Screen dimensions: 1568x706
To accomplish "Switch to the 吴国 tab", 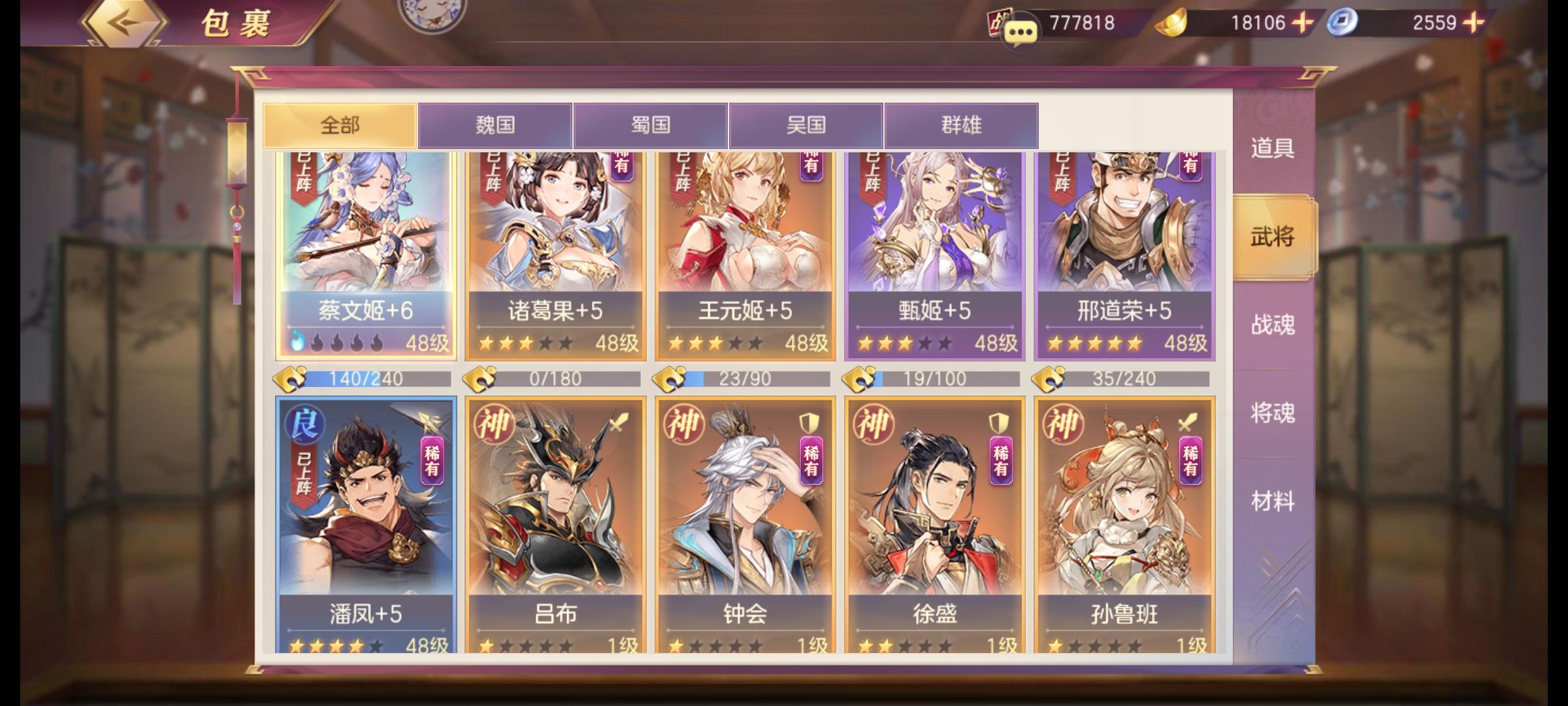I will click(x=806, y=126).
